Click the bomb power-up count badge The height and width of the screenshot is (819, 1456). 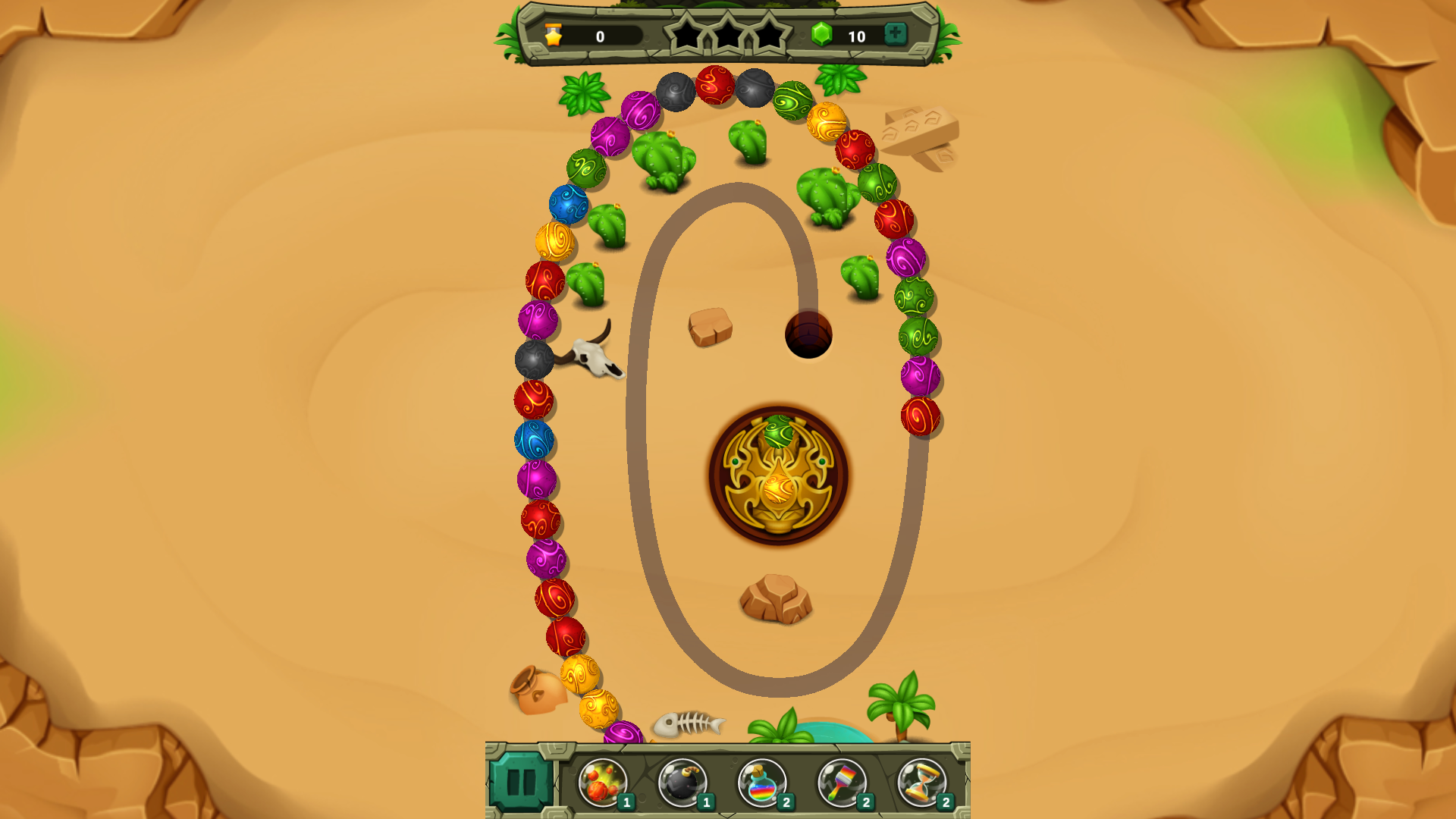707,800
